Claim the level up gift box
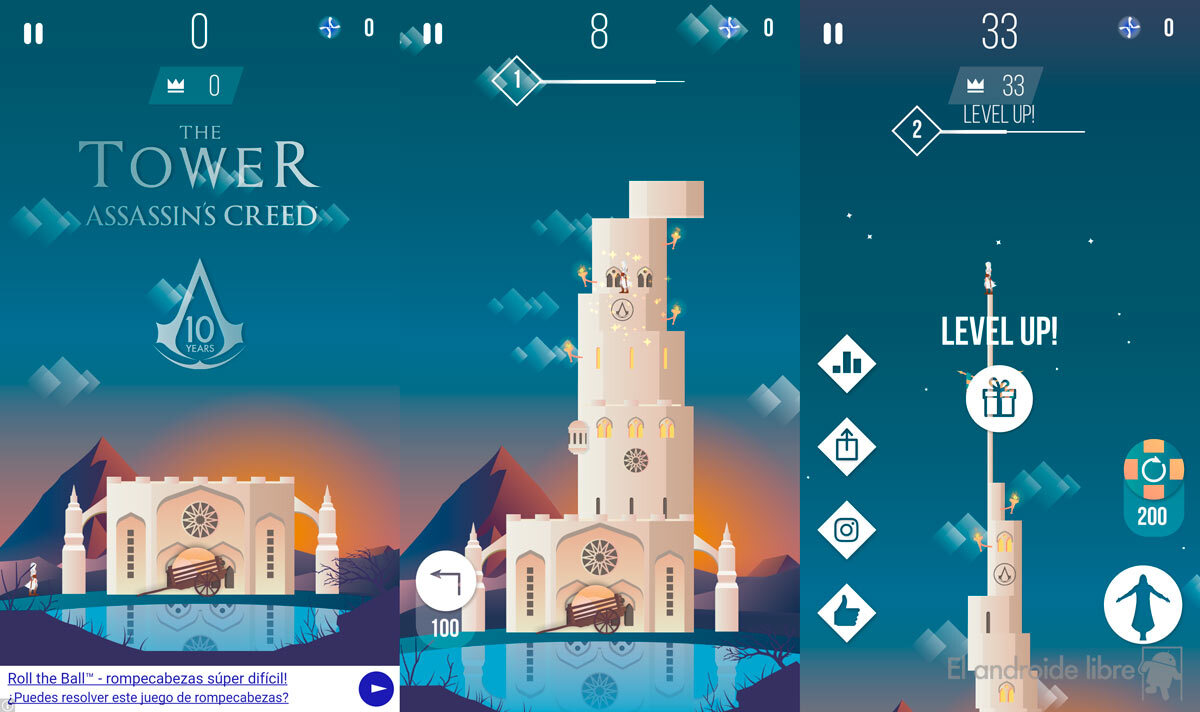This screenshot has width=1200, height=712. 998,398
